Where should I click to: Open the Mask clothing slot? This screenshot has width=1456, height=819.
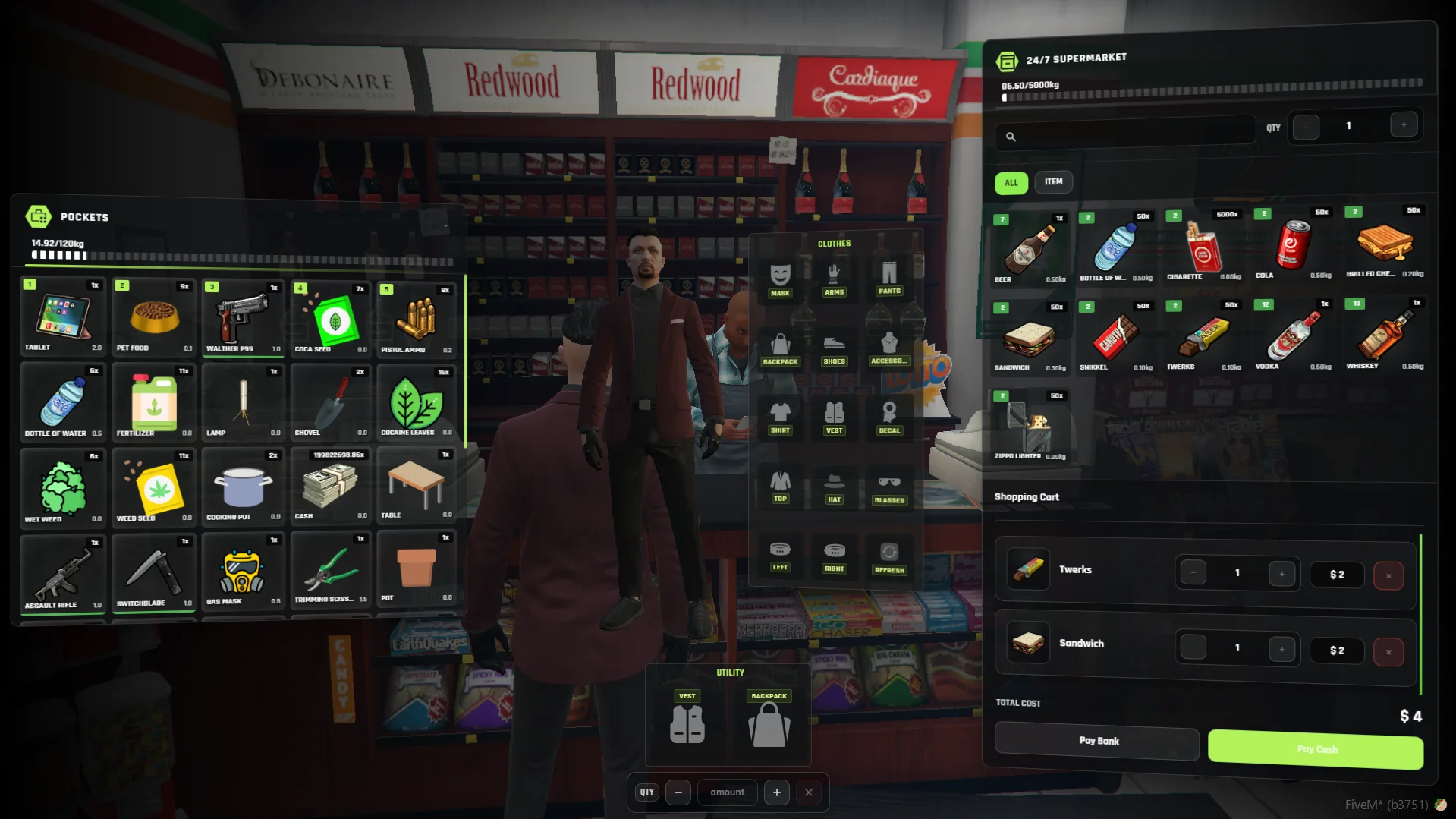click(x=780, y=279)
